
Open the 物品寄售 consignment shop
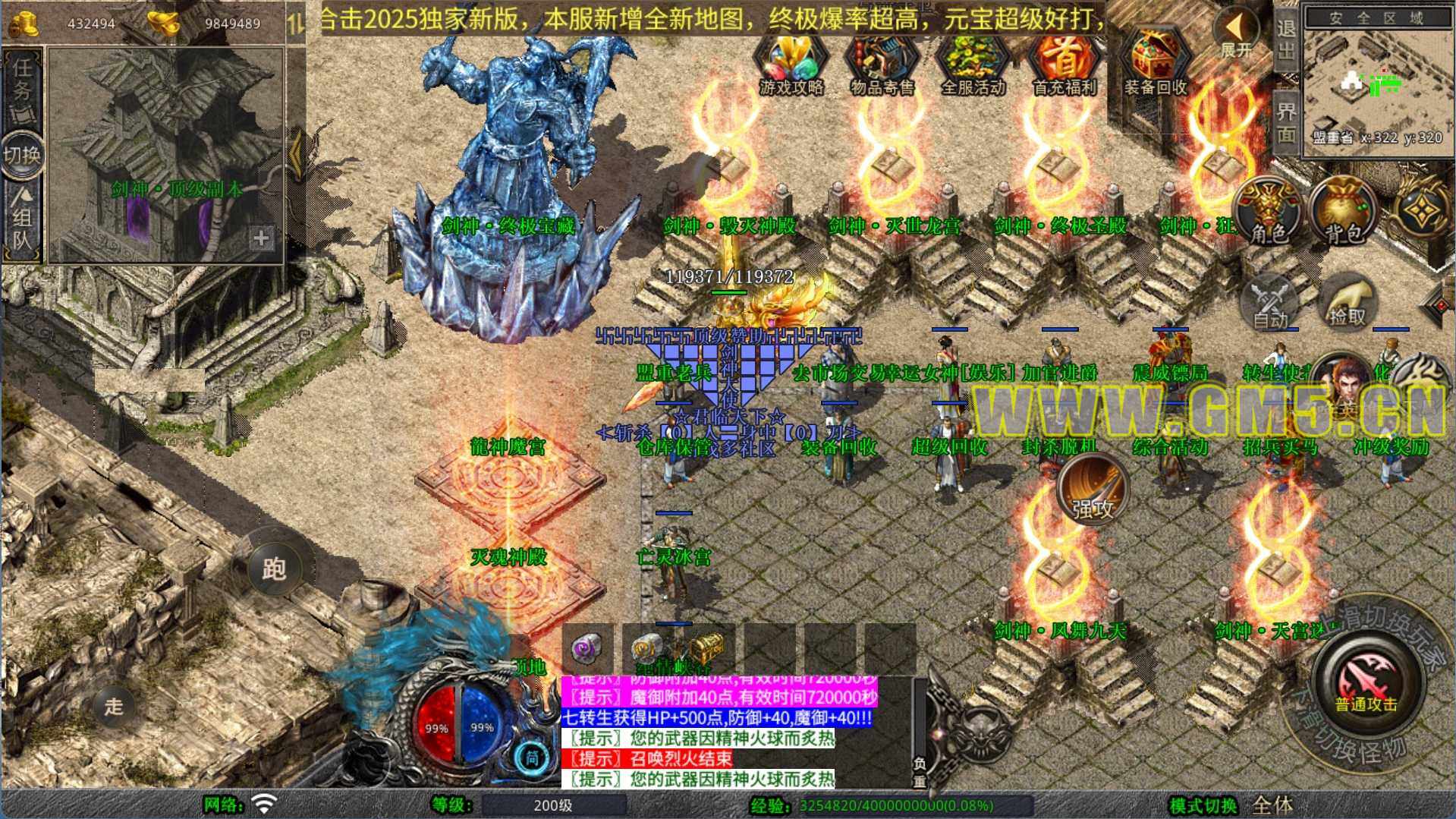882,65
